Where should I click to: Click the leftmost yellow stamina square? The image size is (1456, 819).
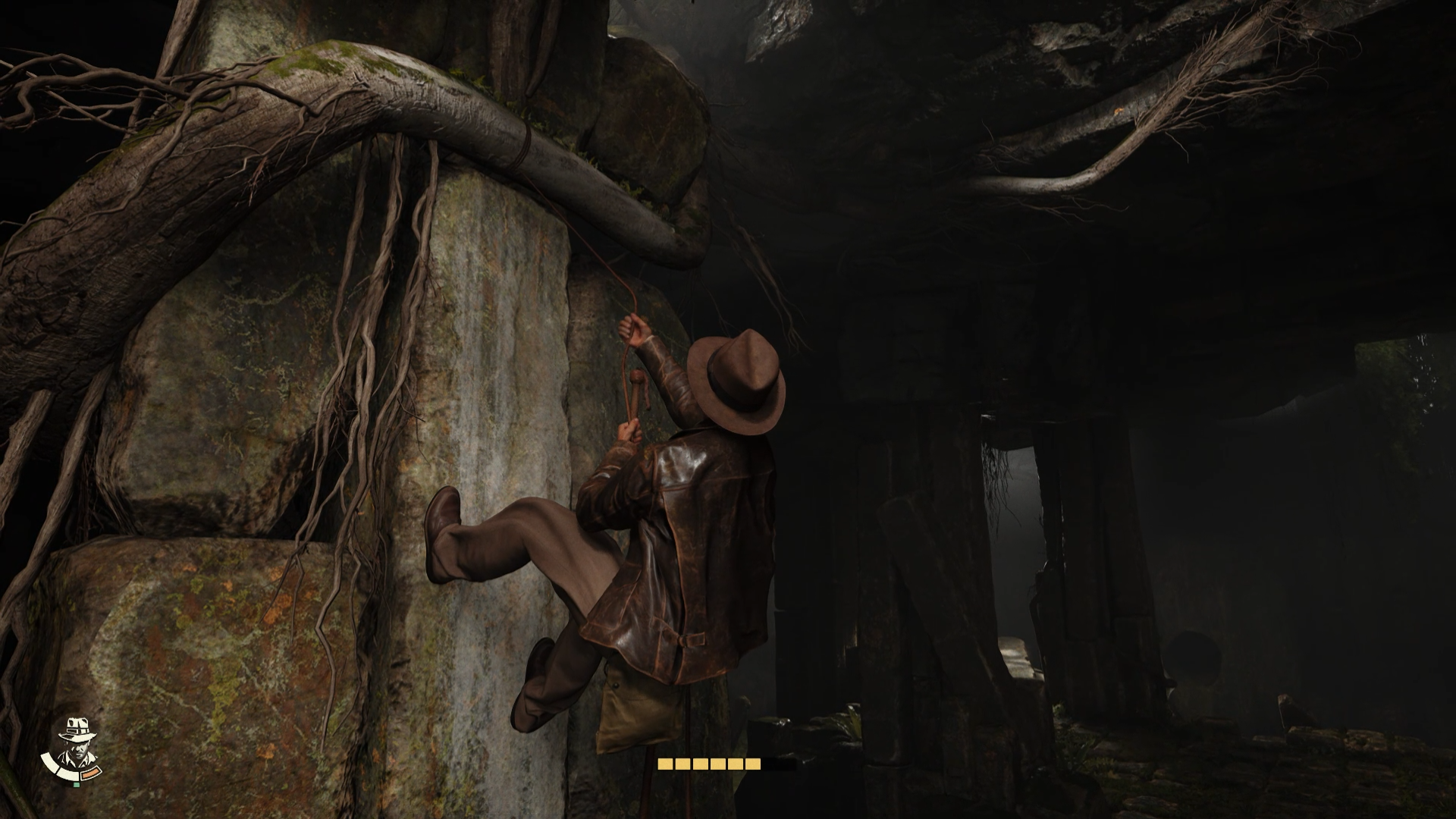click(666, 764)
